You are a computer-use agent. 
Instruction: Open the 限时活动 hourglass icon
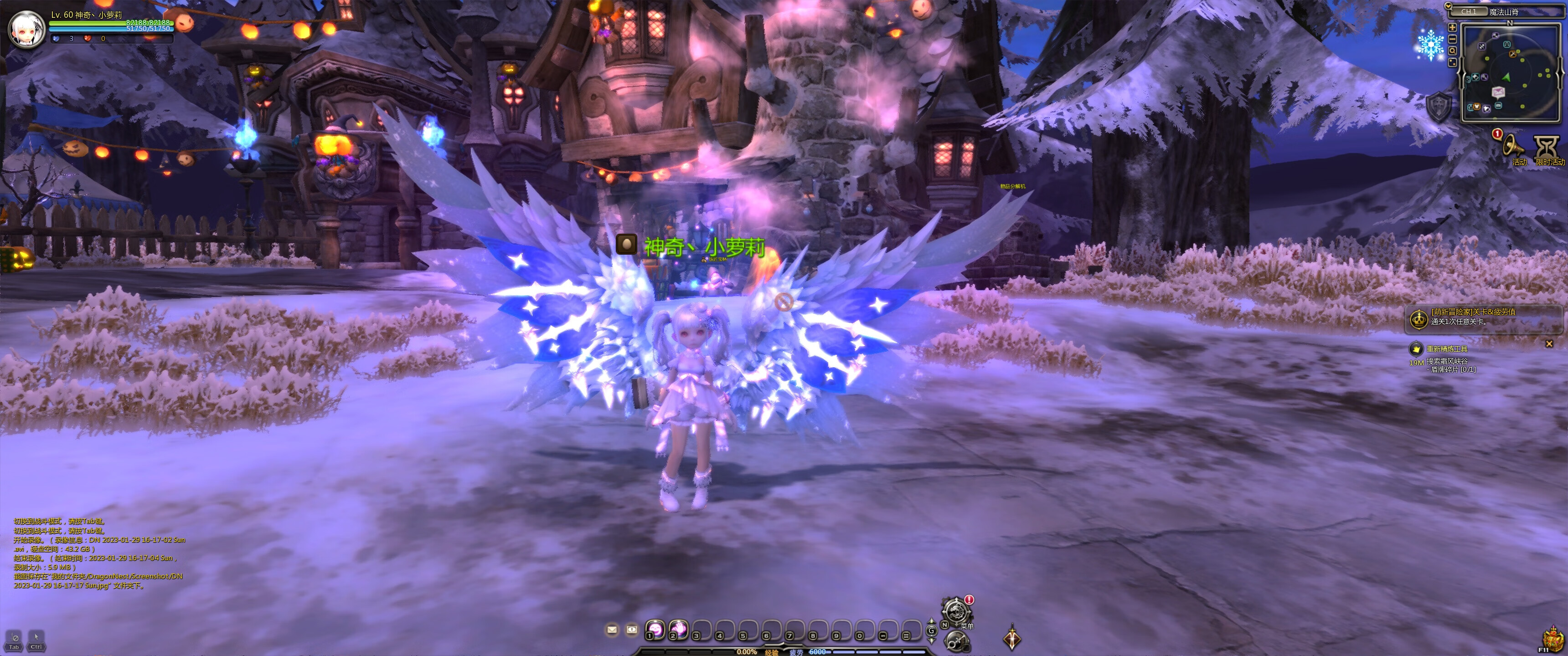point(1546,147)
